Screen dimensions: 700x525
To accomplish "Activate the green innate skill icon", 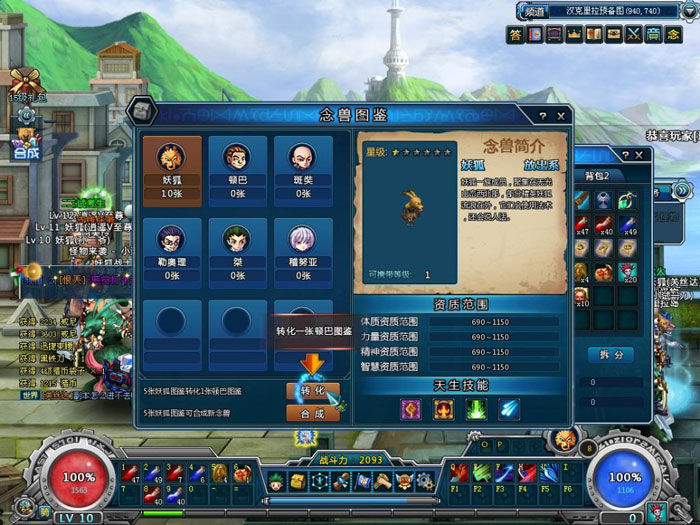I will click(x=476, y=408).
